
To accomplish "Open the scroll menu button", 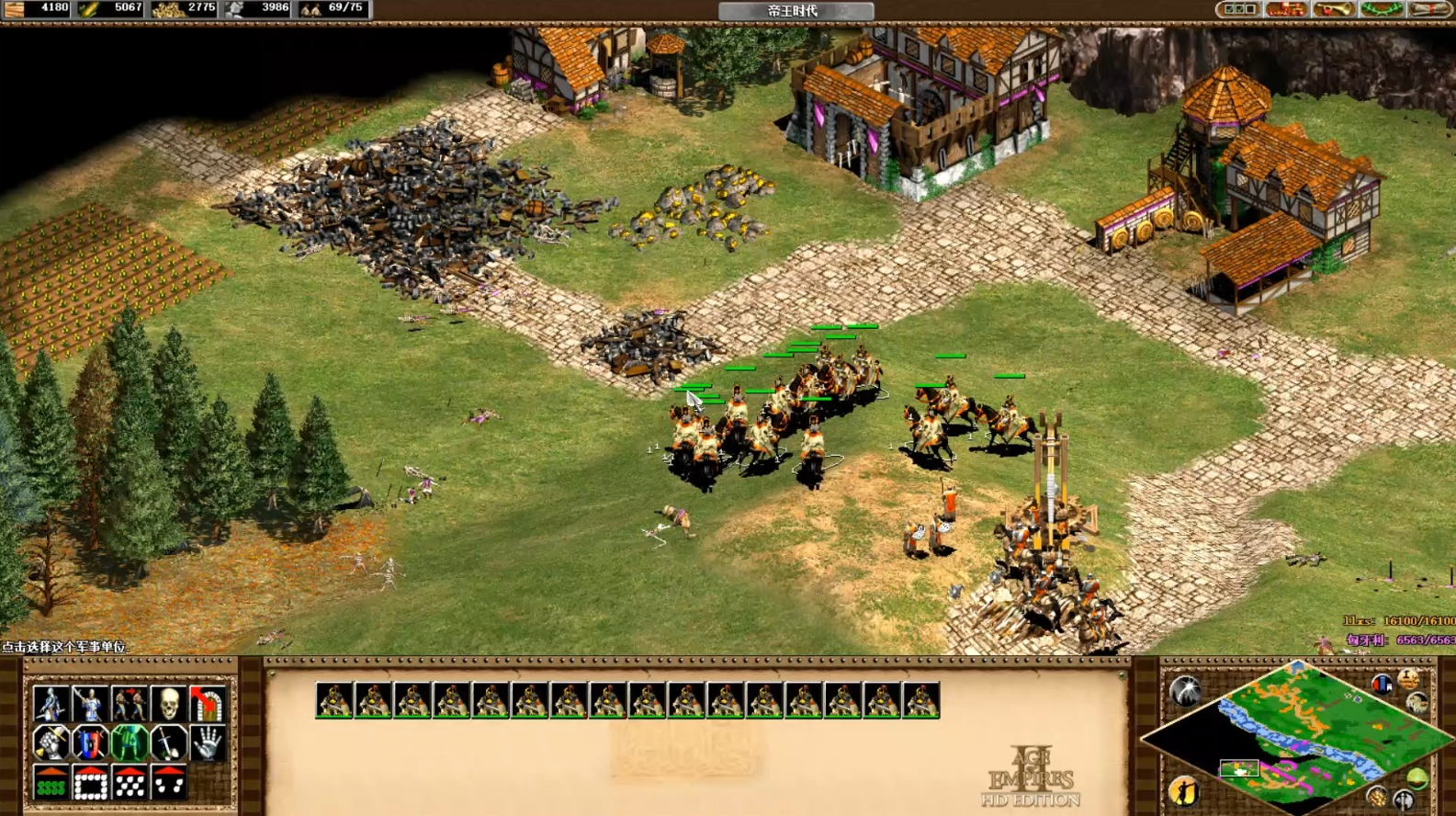I will pos(1428,10).
